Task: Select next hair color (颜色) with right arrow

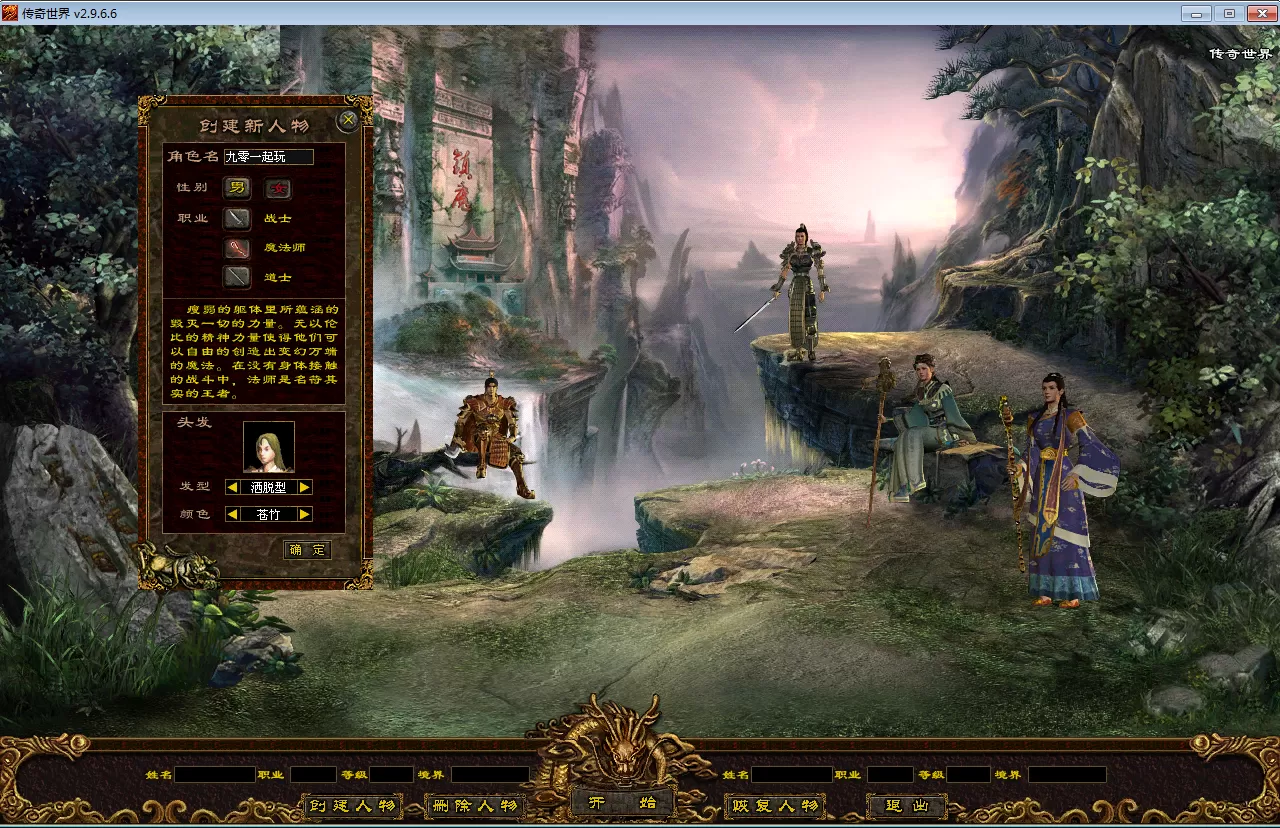Action: [305, 514]
